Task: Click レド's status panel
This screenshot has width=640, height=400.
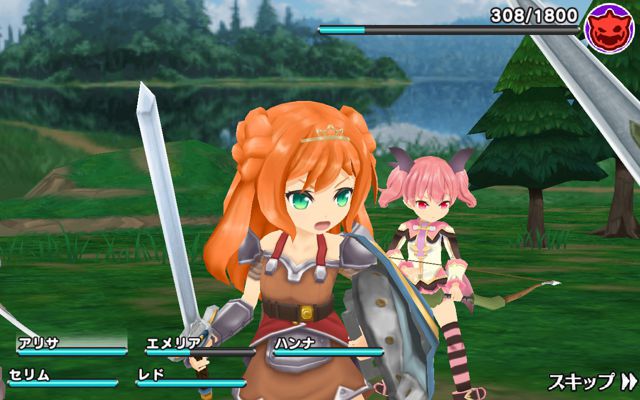Action: pyautogui.click(x=190, y=377)
